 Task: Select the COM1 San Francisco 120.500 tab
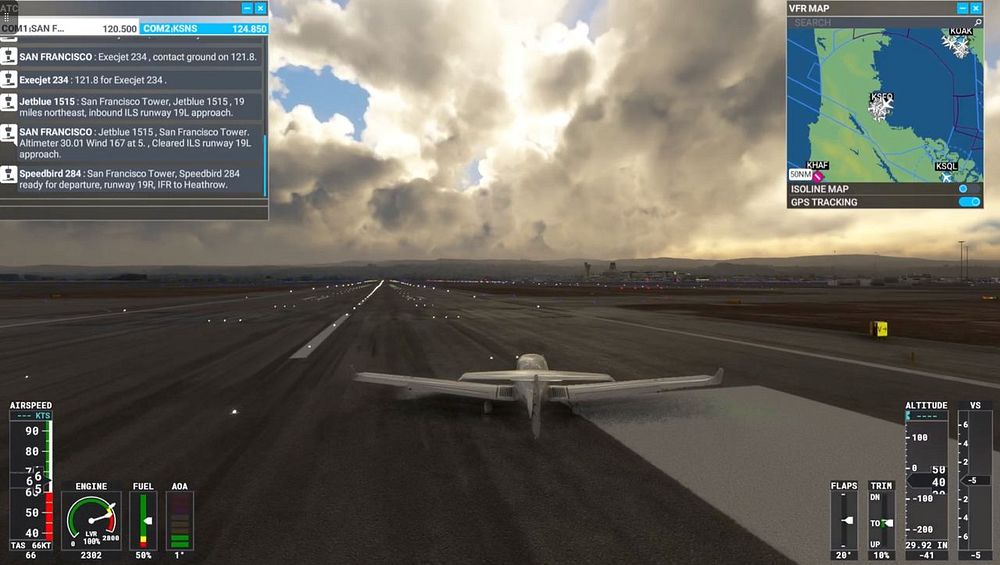pos(70,29)
